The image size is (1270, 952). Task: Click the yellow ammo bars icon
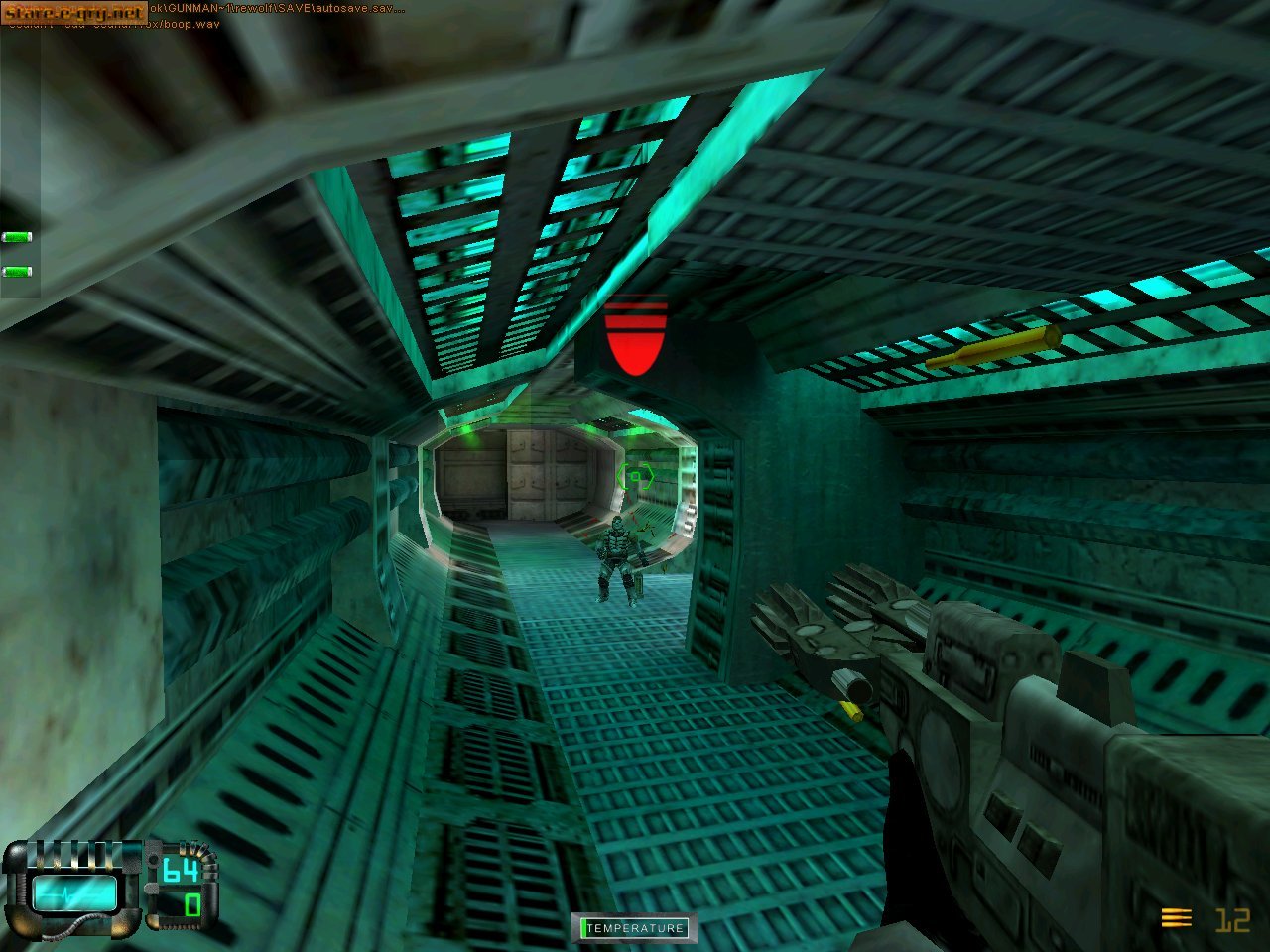1176,919
